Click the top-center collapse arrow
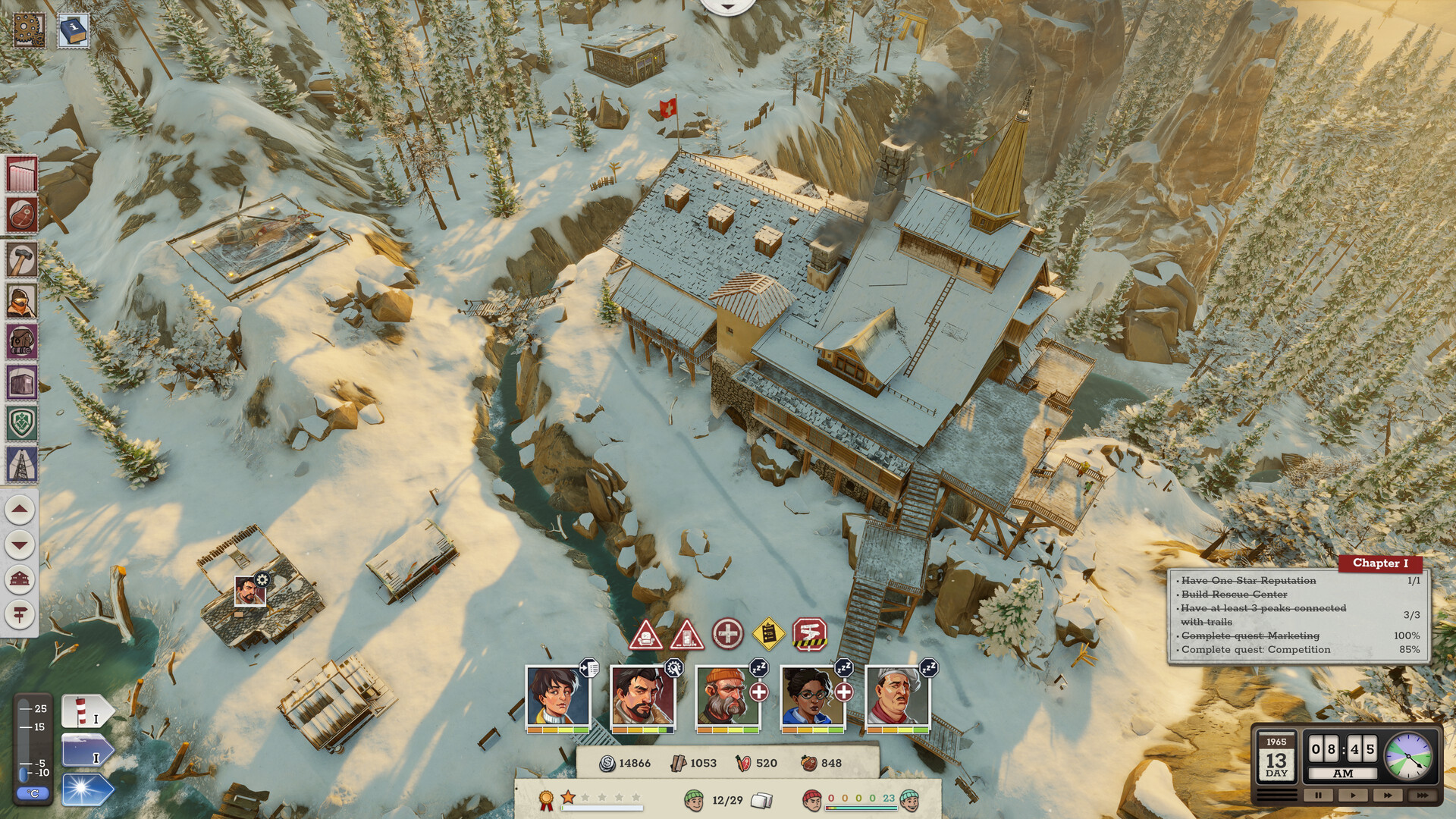The image size is (1456, 819). (x=726, y=6)
